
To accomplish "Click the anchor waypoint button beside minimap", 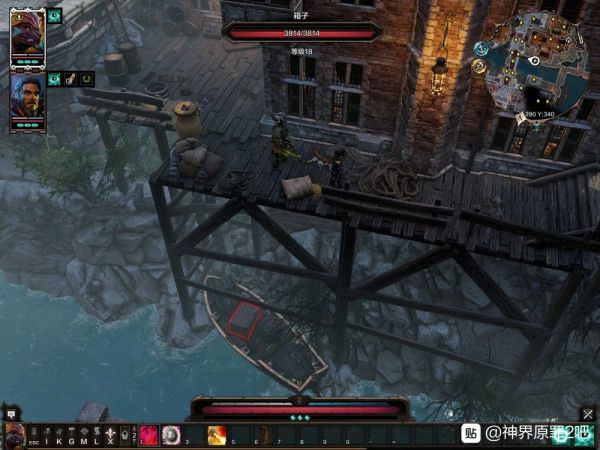I will coord(481,47).
